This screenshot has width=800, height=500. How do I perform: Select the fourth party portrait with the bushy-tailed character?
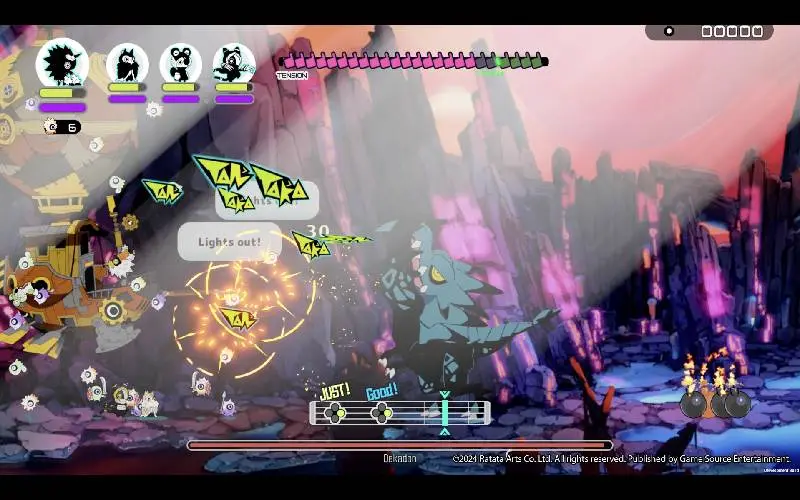click(x=234, y=64)
